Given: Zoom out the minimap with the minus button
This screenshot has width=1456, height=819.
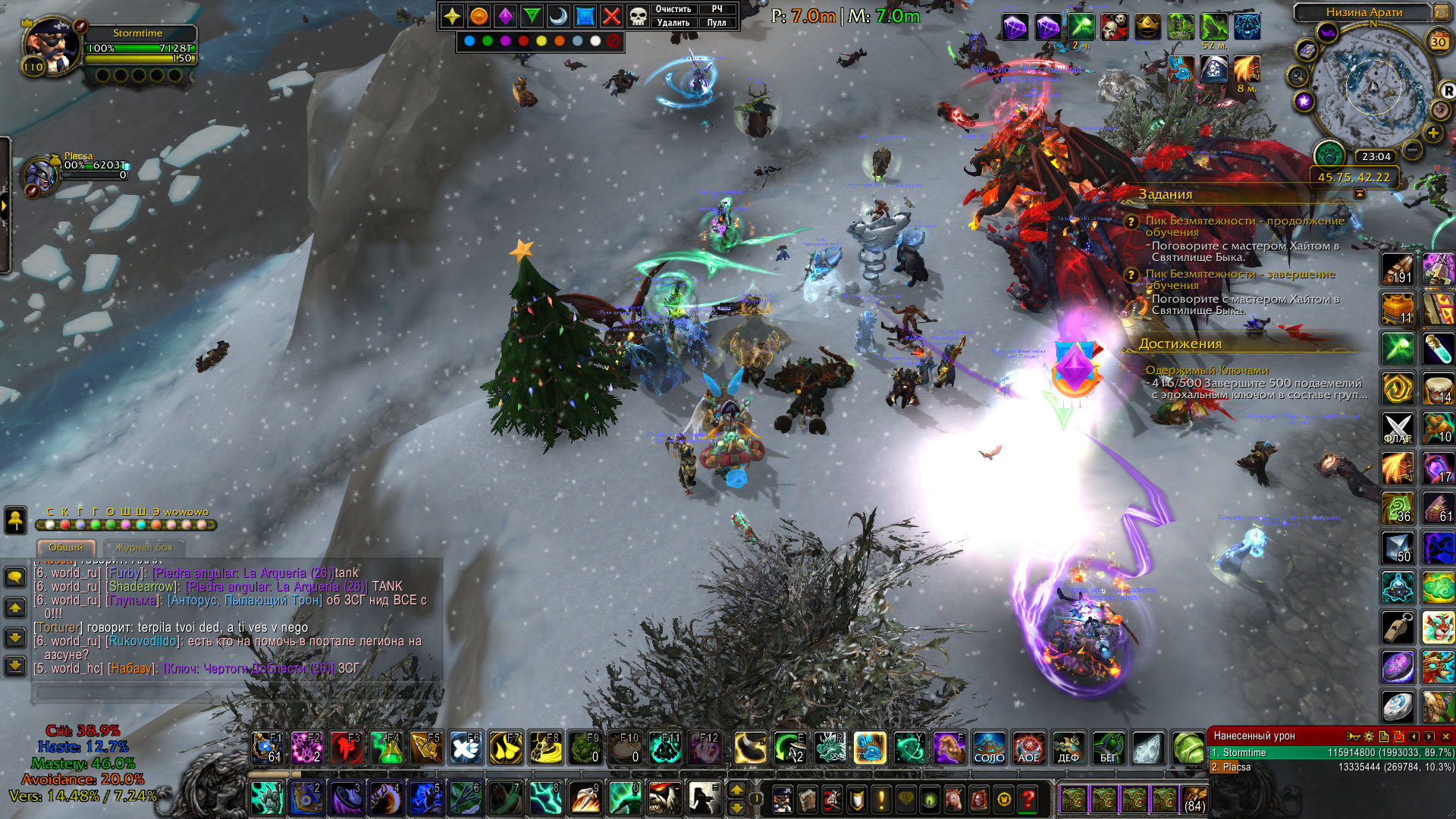Looking at the screenshot, I should 1412,150.
